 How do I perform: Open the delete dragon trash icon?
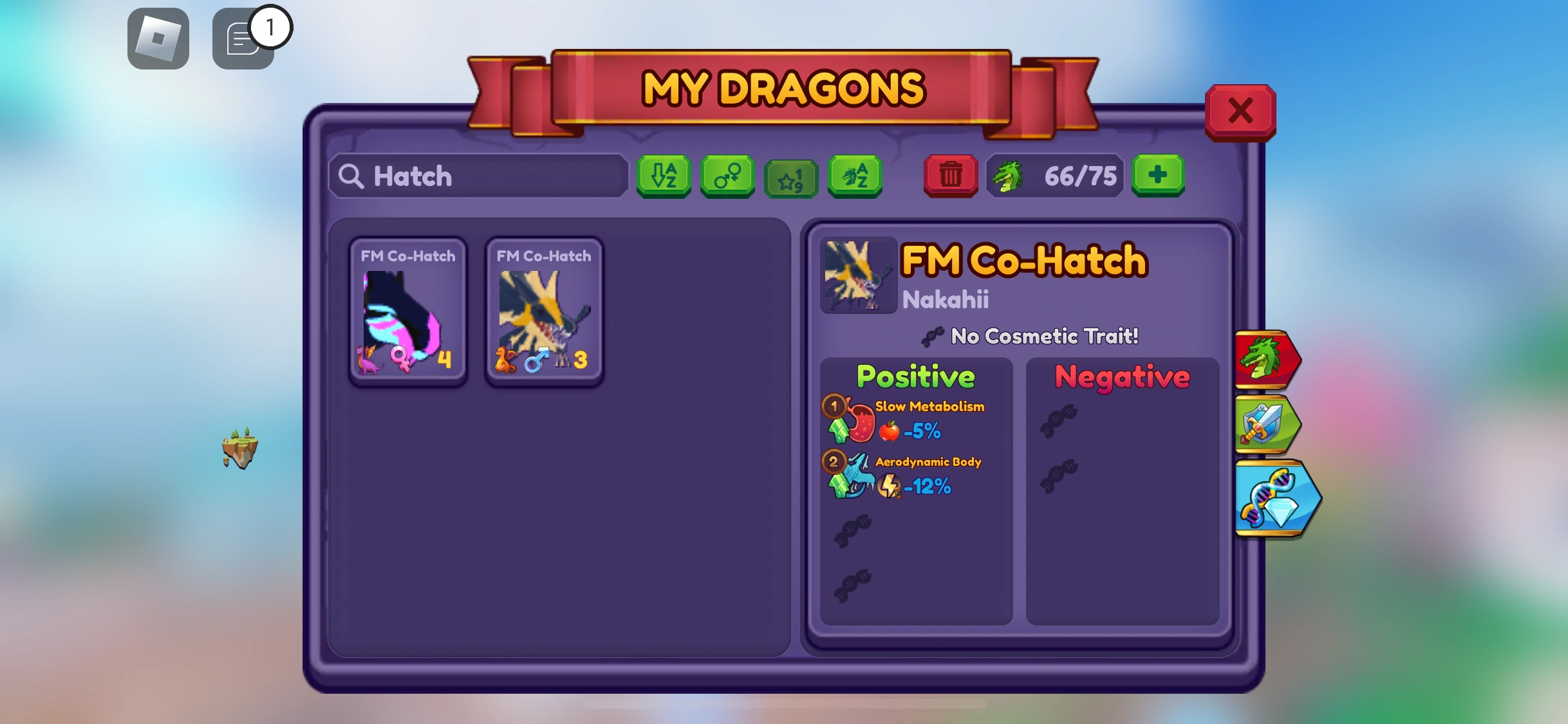click(x=951, y=176)
